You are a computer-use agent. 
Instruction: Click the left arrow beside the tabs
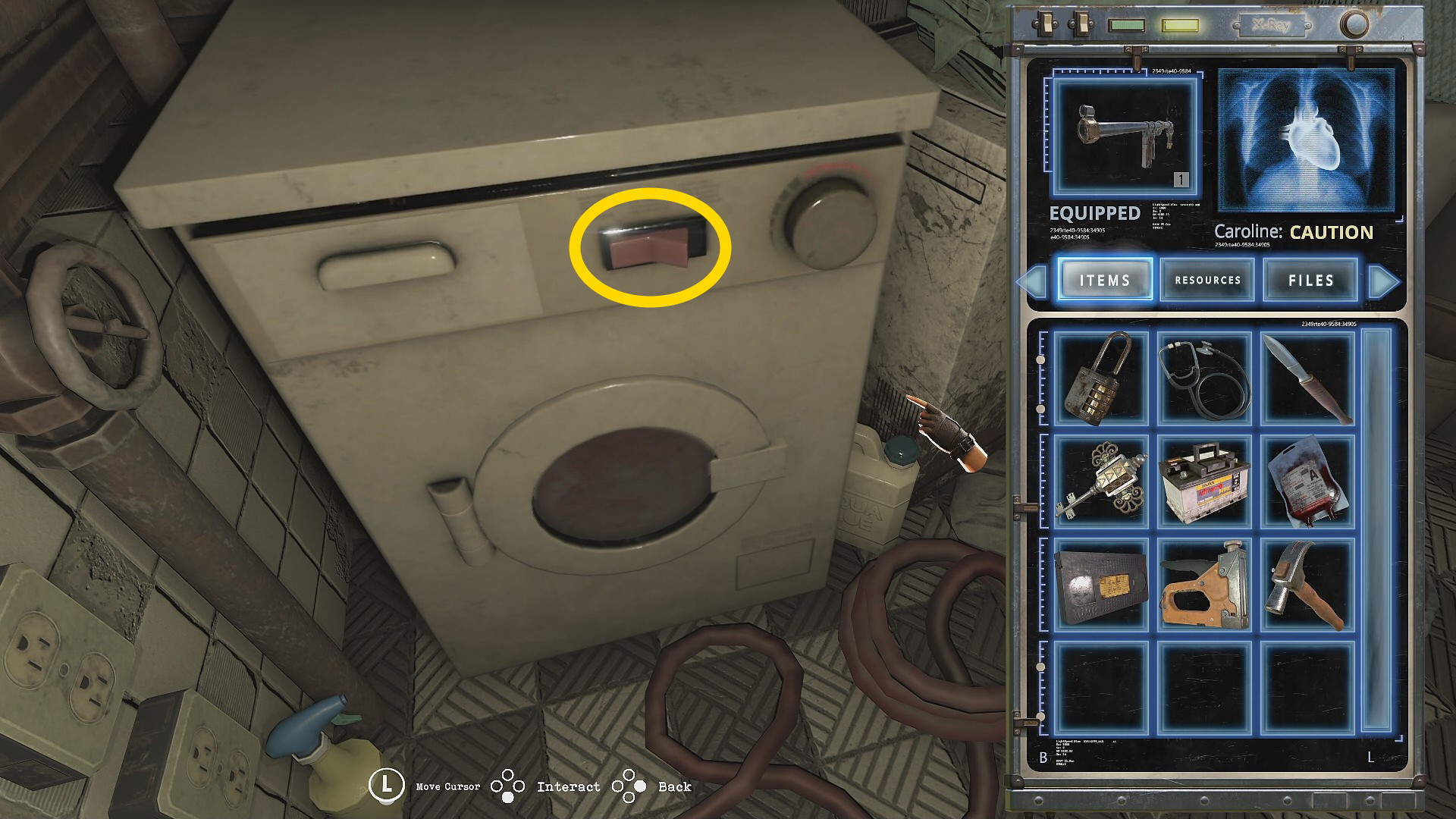pyautogui.click(x=1032, y=281)
